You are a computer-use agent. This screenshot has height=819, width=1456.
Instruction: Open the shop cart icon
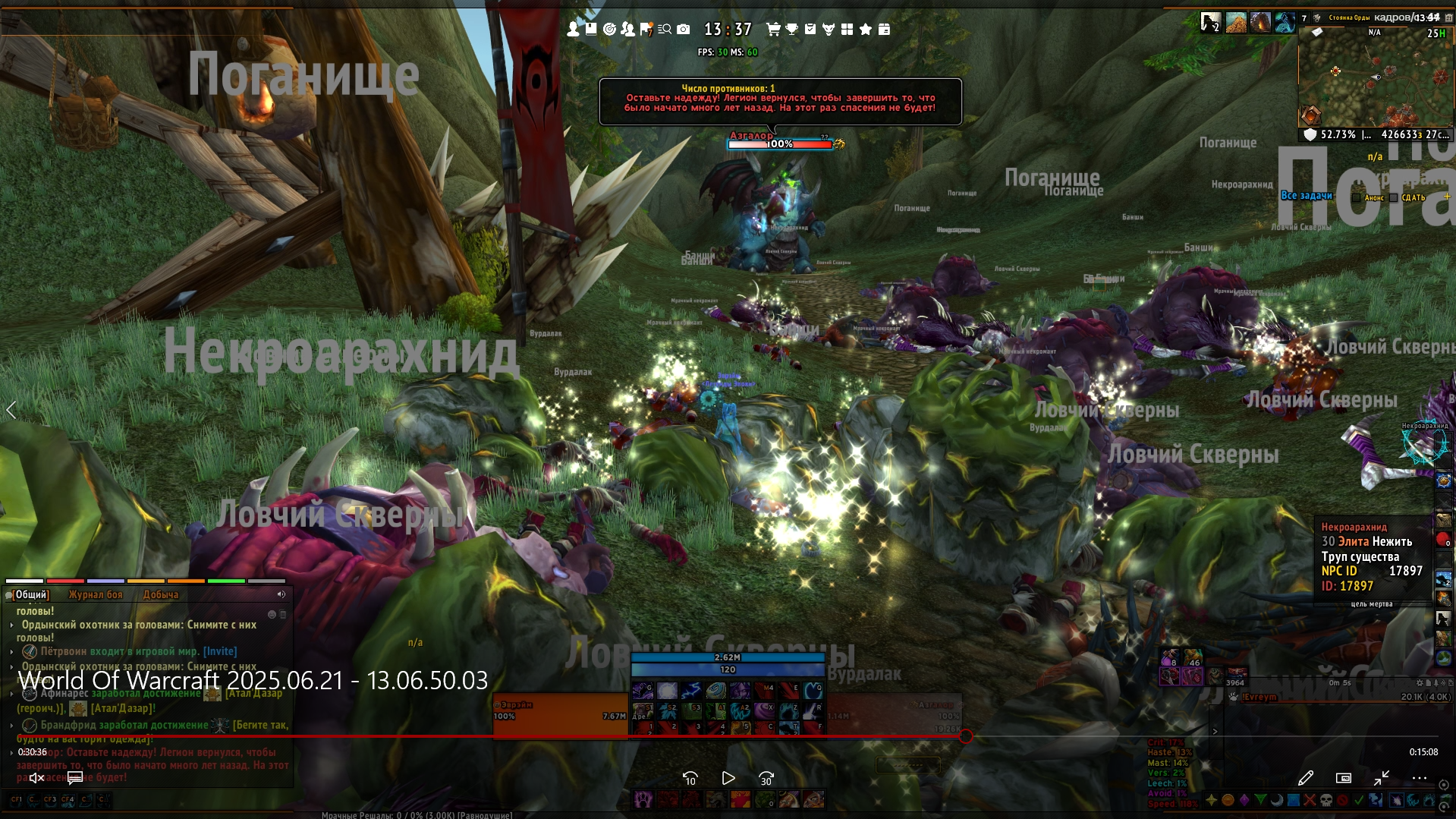(x=773, y=29)
